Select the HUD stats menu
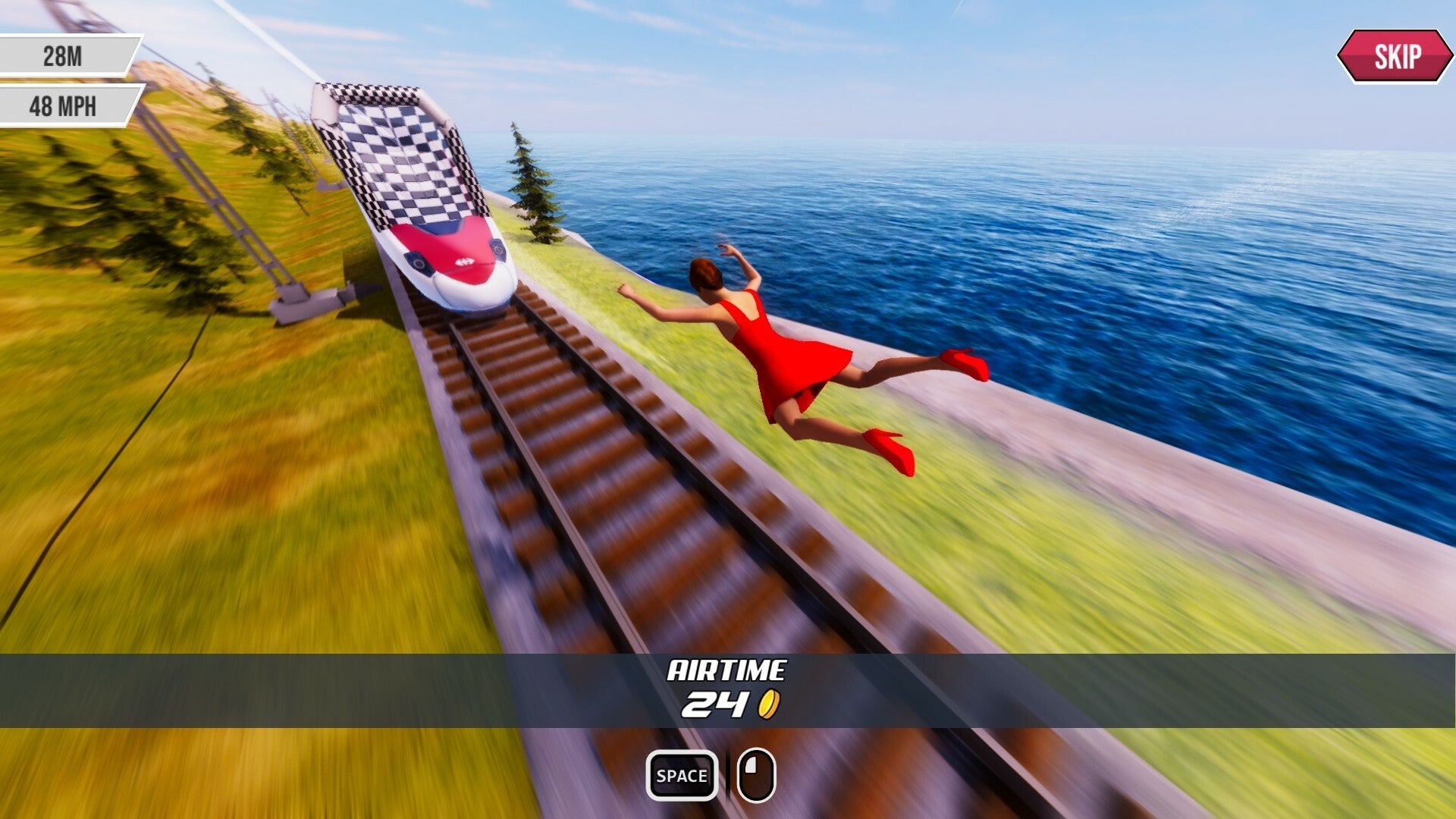This screenshot has height=819, width=1456. click(67, 80)
